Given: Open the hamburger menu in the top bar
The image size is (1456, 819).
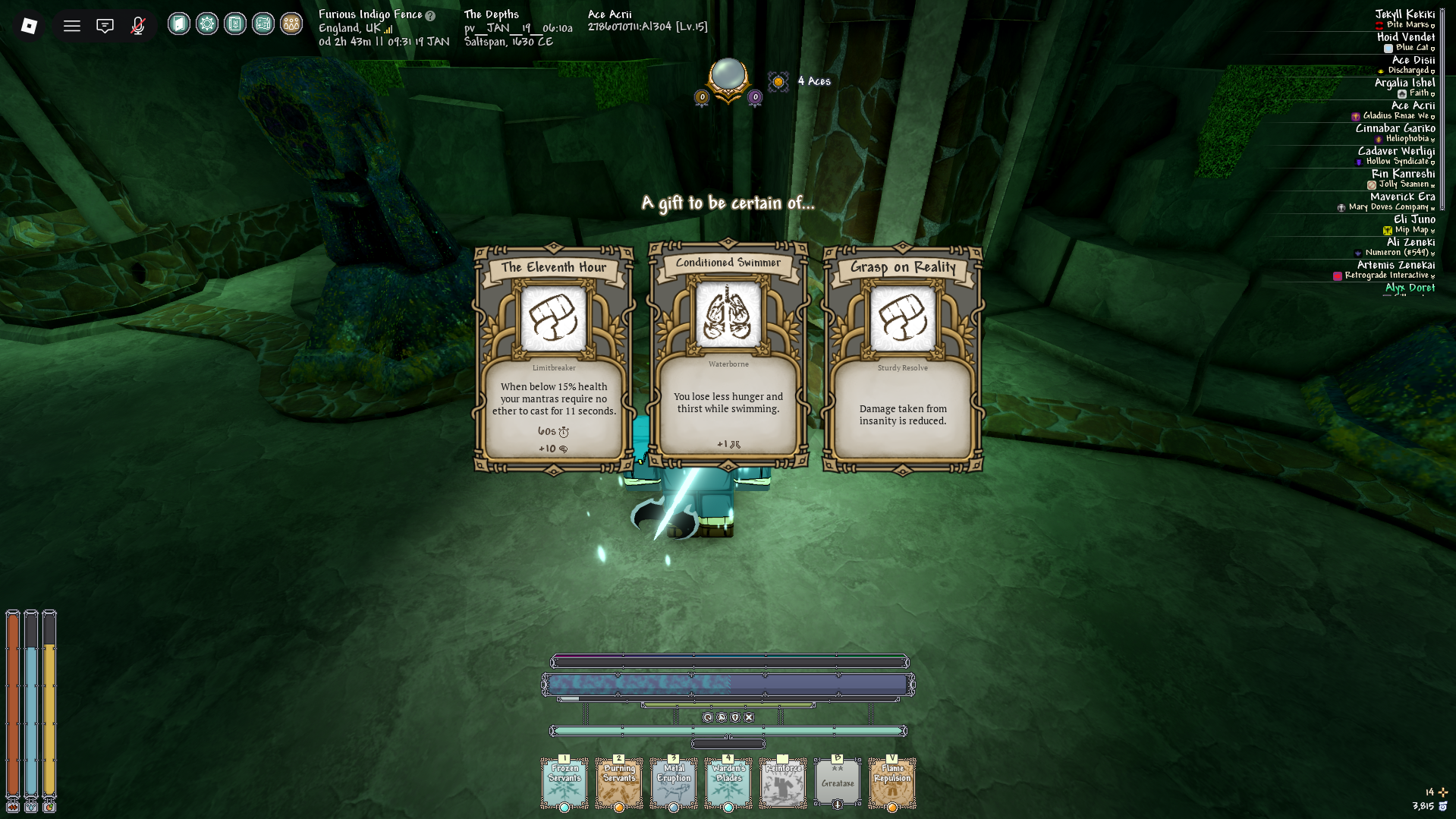Looking at the screenshot, I should click(x=72, y=26).
